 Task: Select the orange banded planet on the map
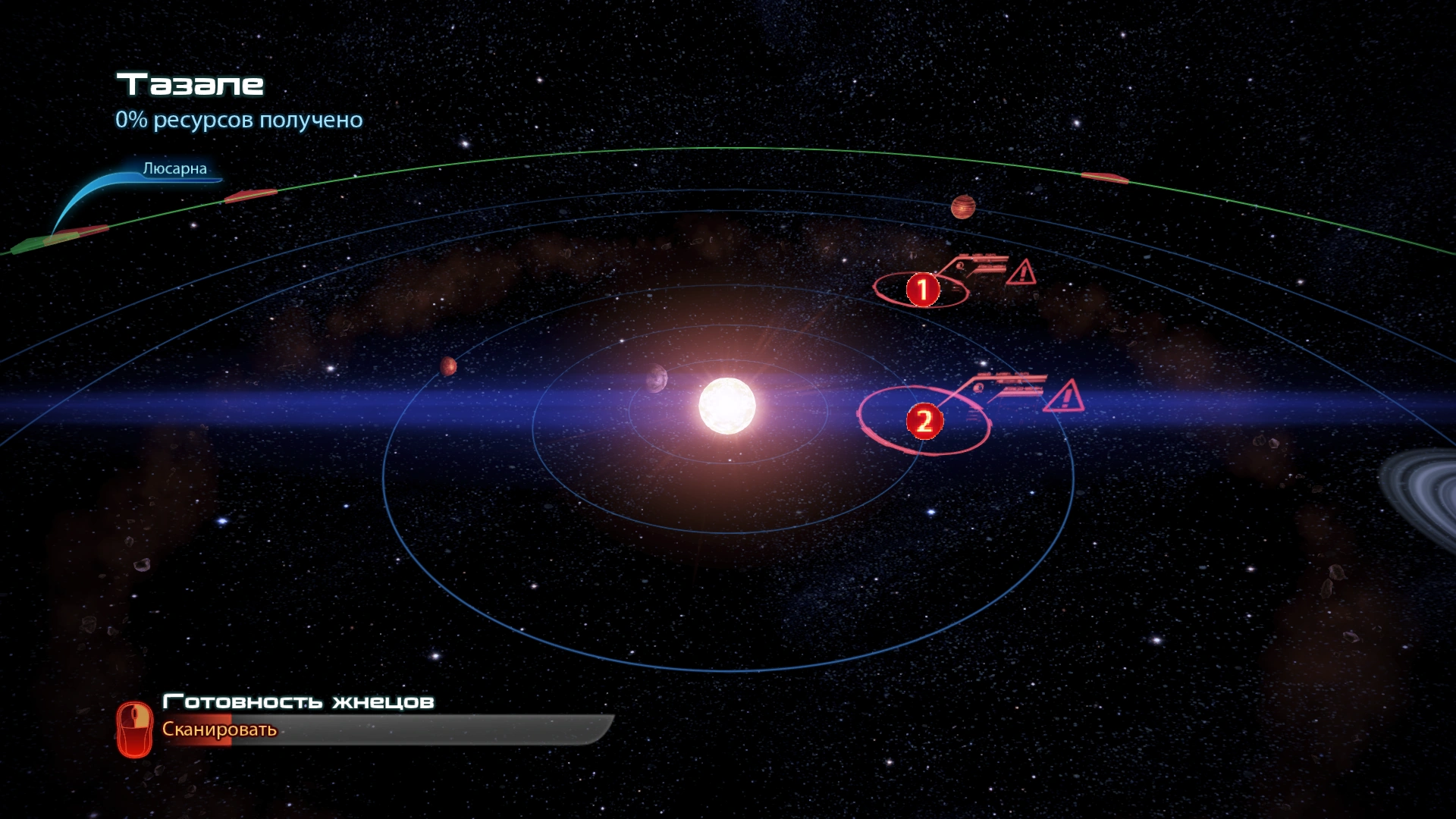962,206
